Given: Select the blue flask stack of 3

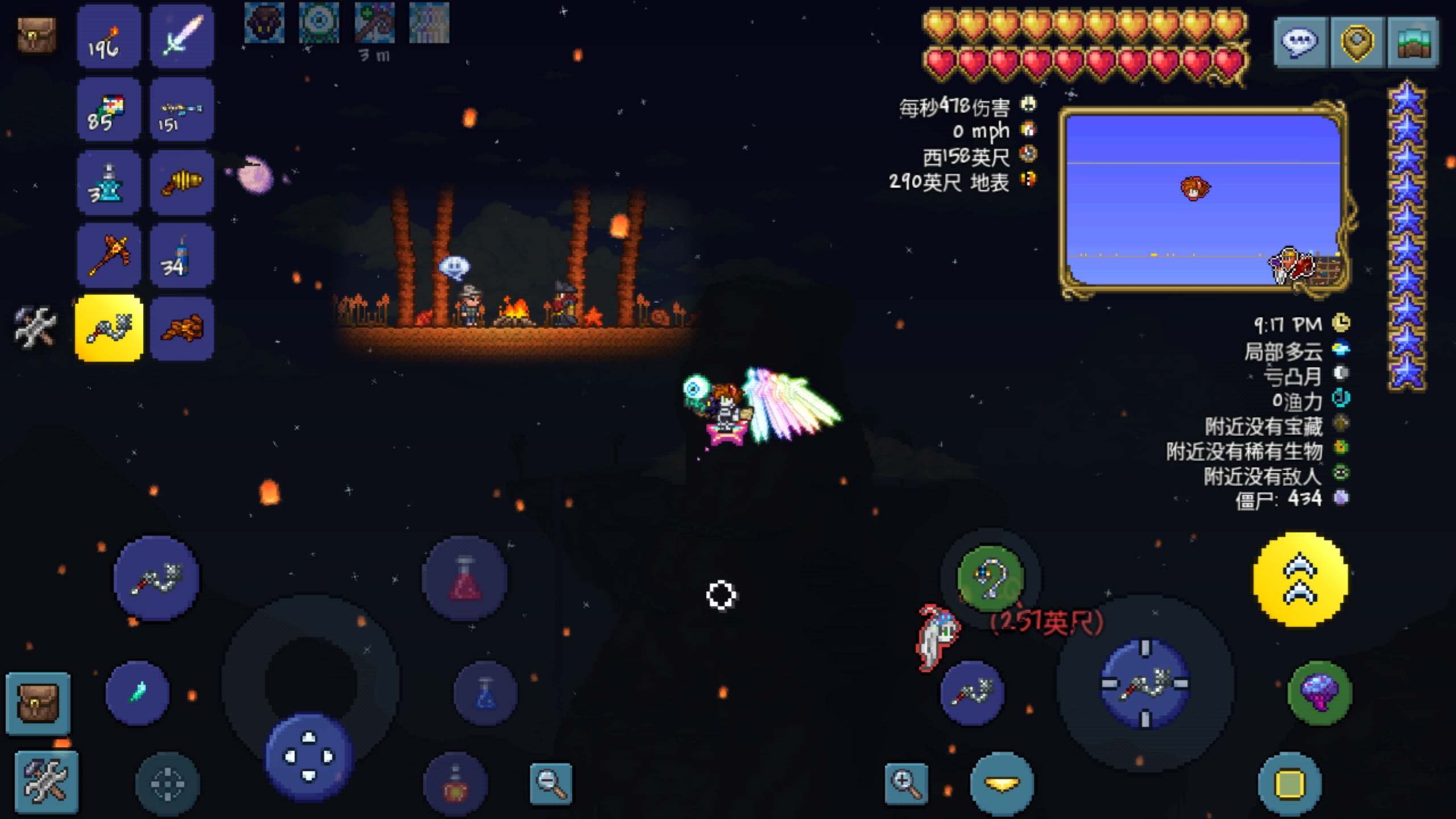Looking at the screenshot, I should [108, 183].
